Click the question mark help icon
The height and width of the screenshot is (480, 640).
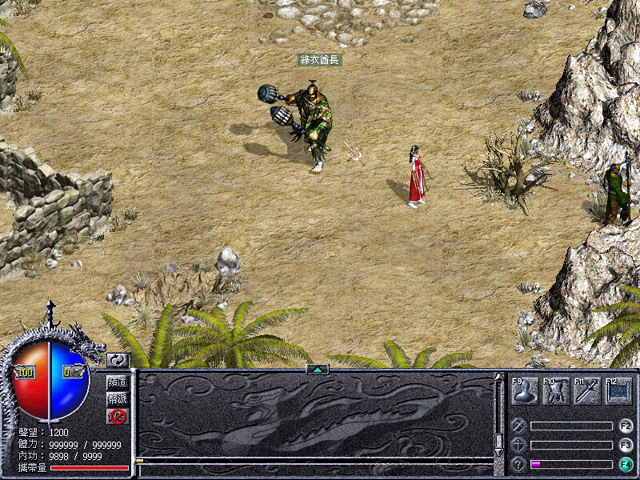518,464
